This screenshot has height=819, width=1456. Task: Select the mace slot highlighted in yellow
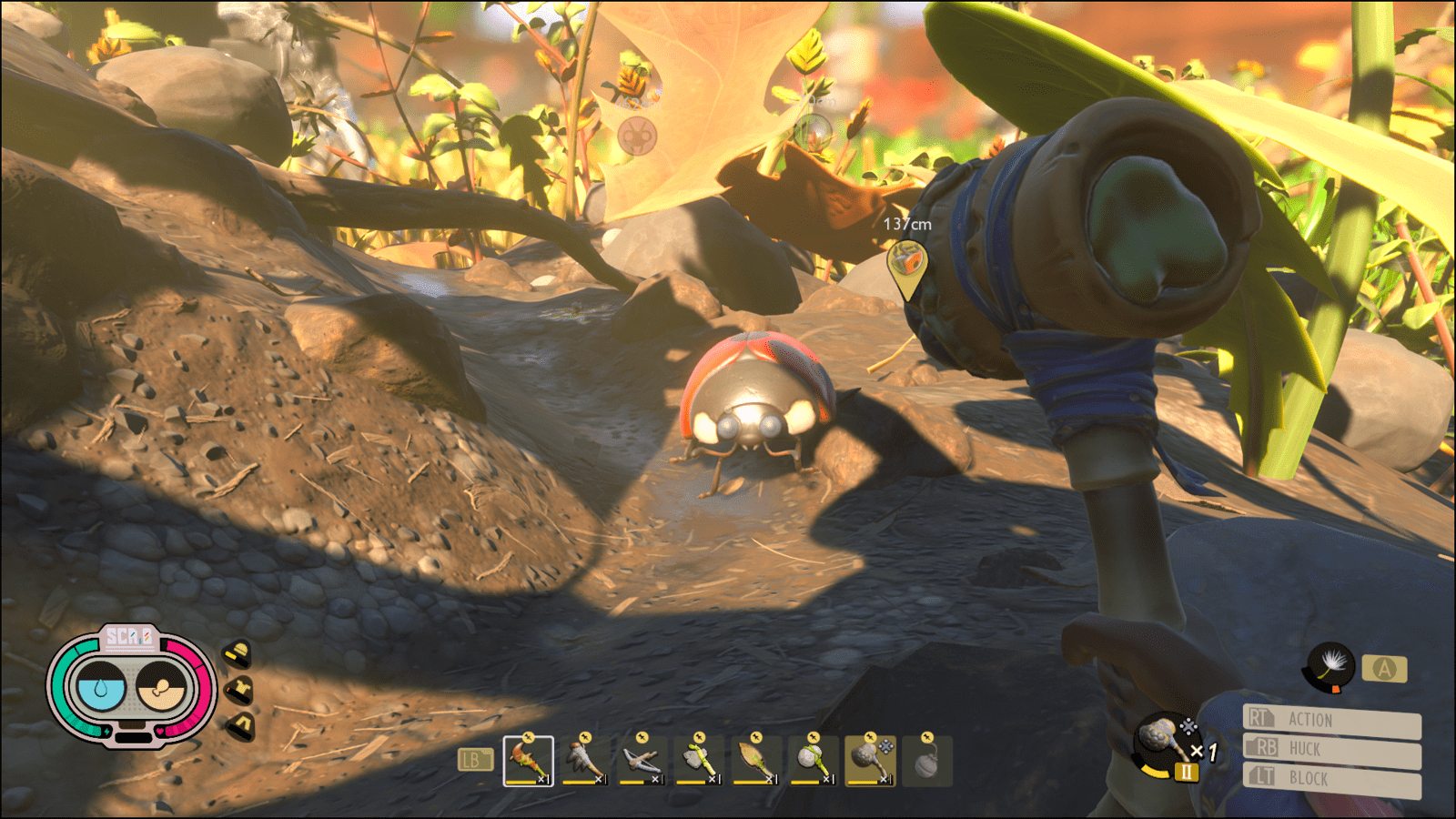tap(870, 761)
